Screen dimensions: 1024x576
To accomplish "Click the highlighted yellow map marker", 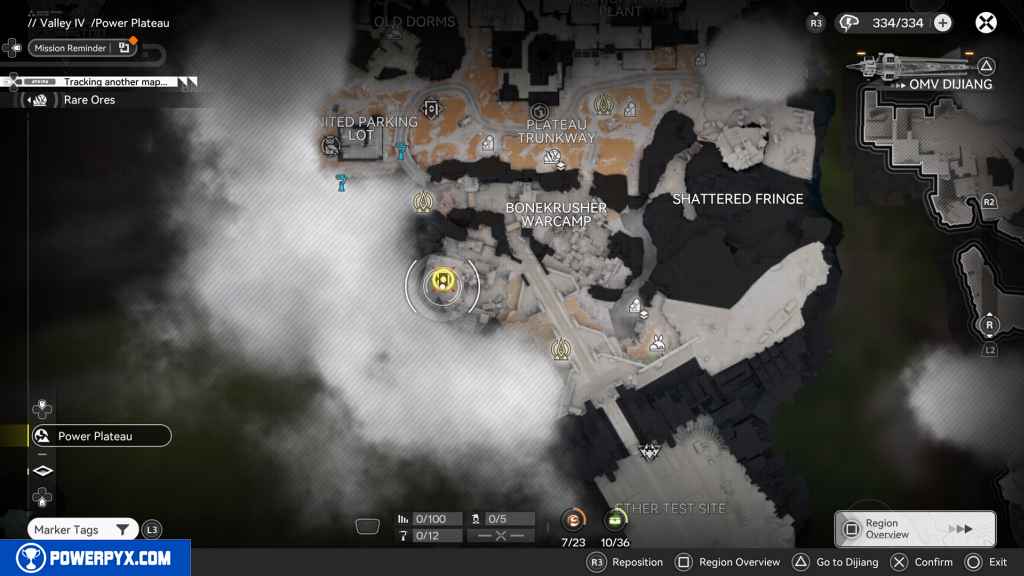I will point(442,282).
